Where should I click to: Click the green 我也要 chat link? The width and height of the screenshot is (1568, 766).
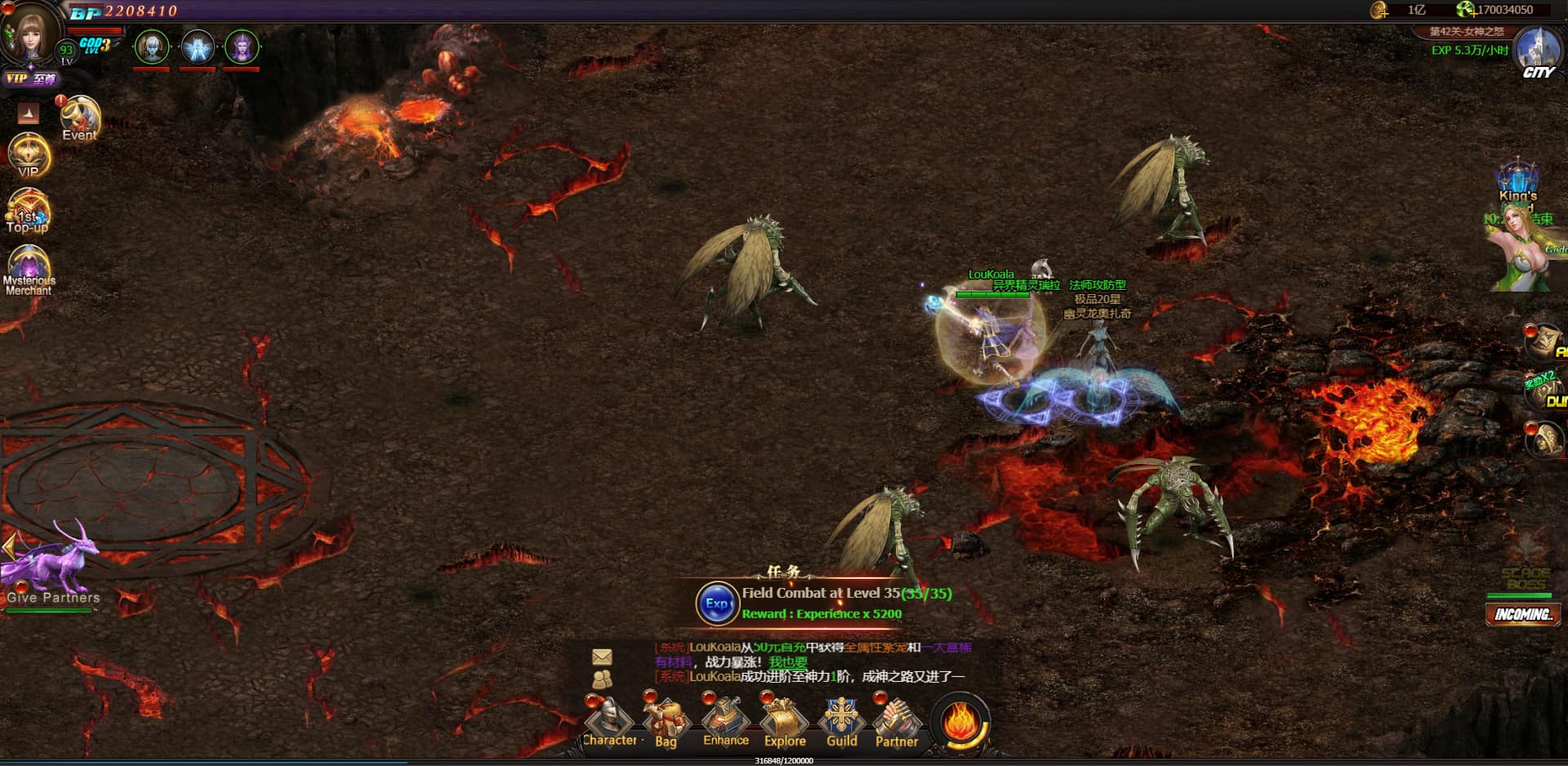click(x=788, y=662)
